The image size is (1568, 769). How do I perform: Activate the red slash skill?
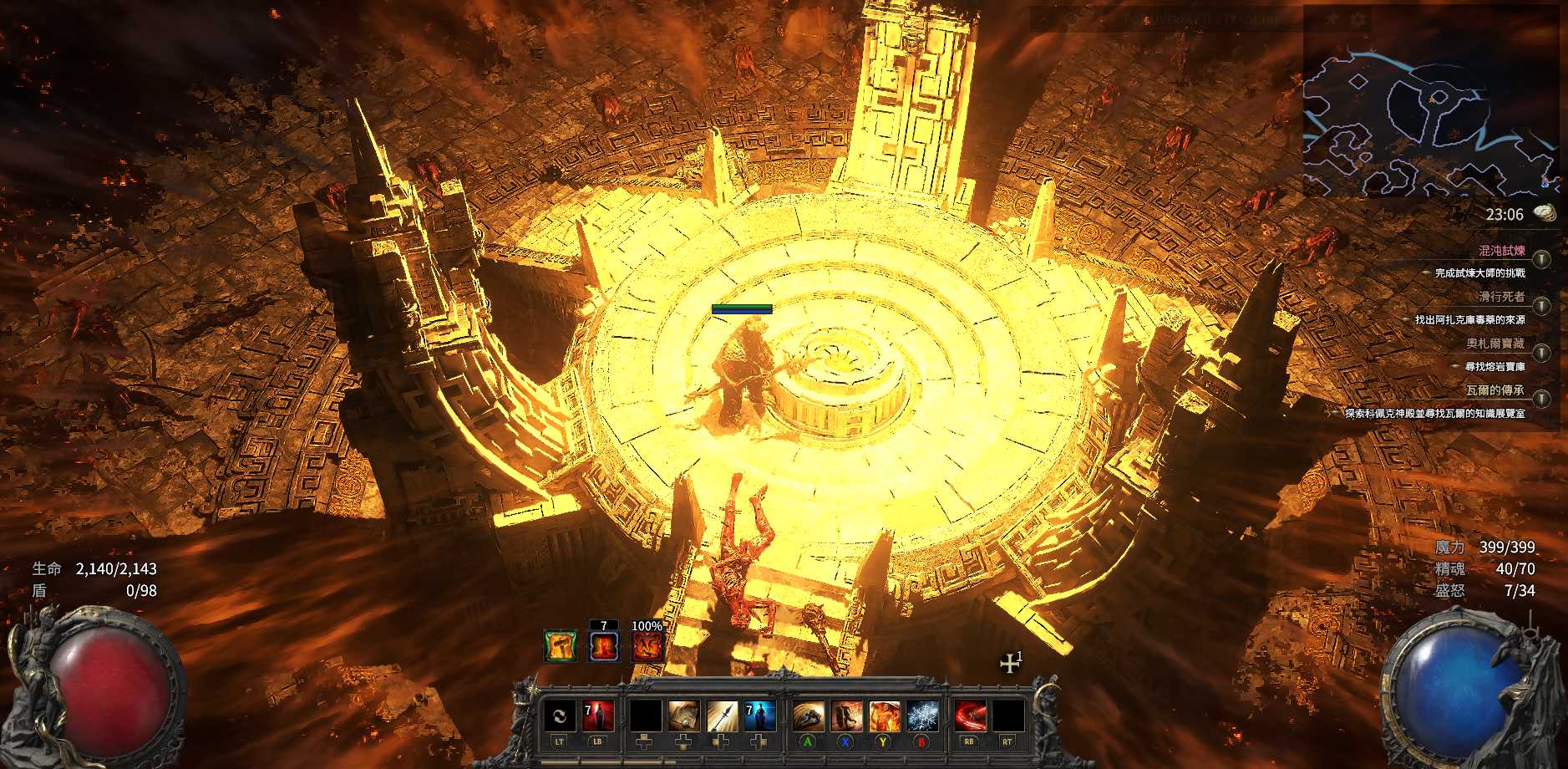point(969,716)
